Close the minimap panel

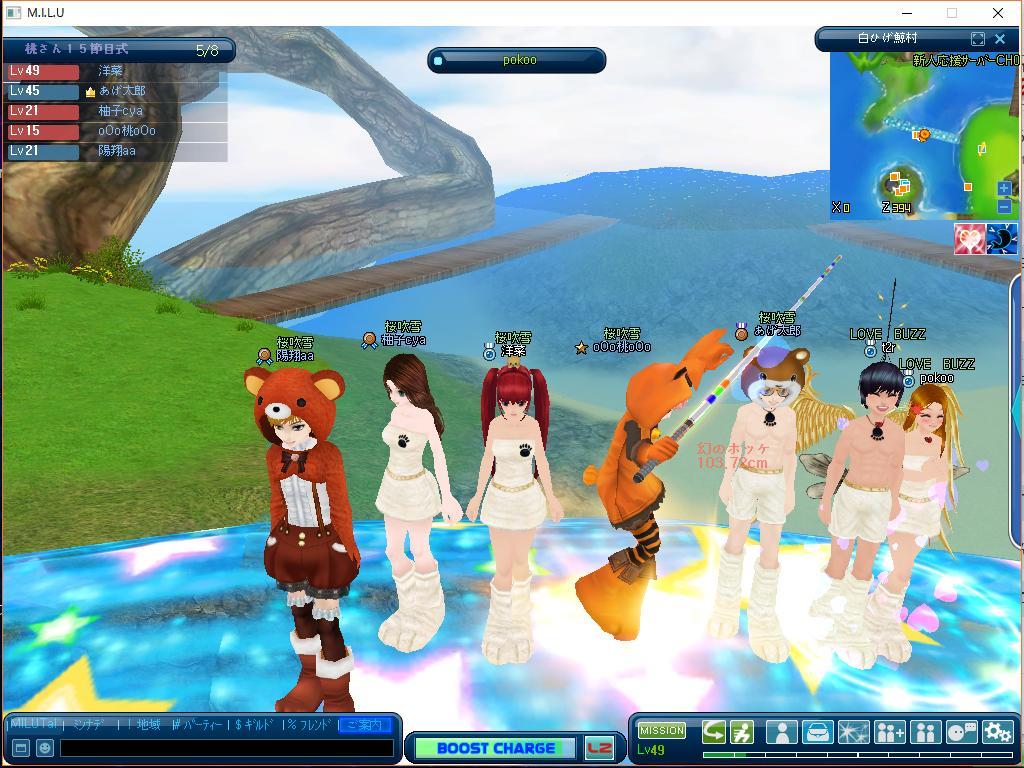point(999,39)
